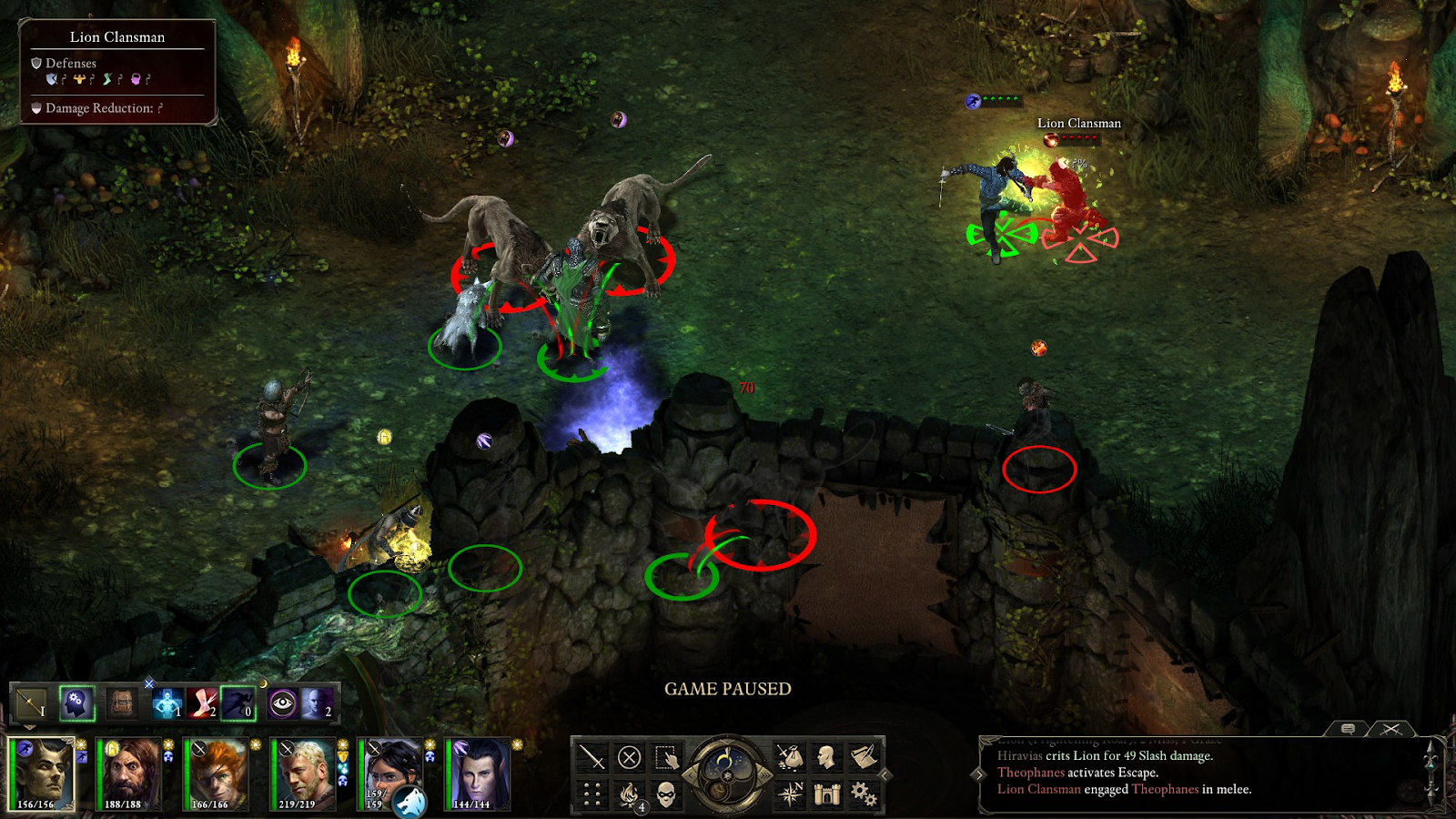Switch to the dialogue speech bubble tab
The height and width of the screenshot is (819, 1456).
pos(1350,728)
